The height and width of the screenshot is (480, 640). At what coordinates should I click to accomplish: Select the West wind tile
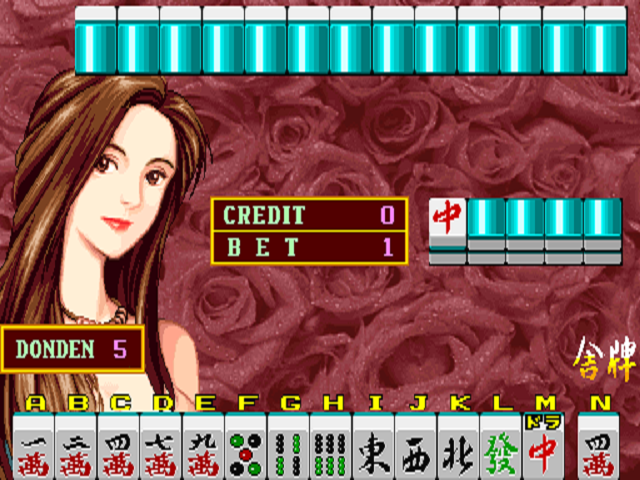coord(416,448)
